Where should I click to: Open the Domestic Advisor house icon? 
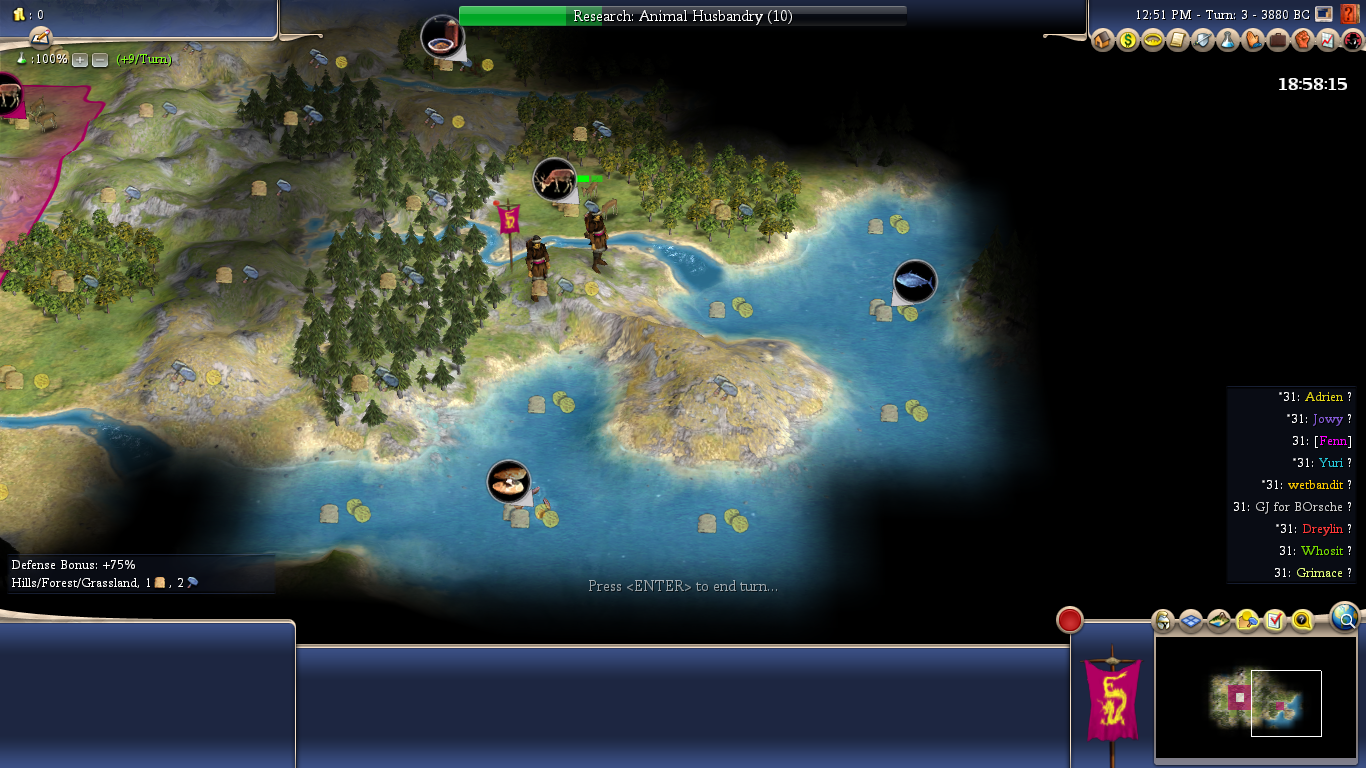(x=1103, y=41)
